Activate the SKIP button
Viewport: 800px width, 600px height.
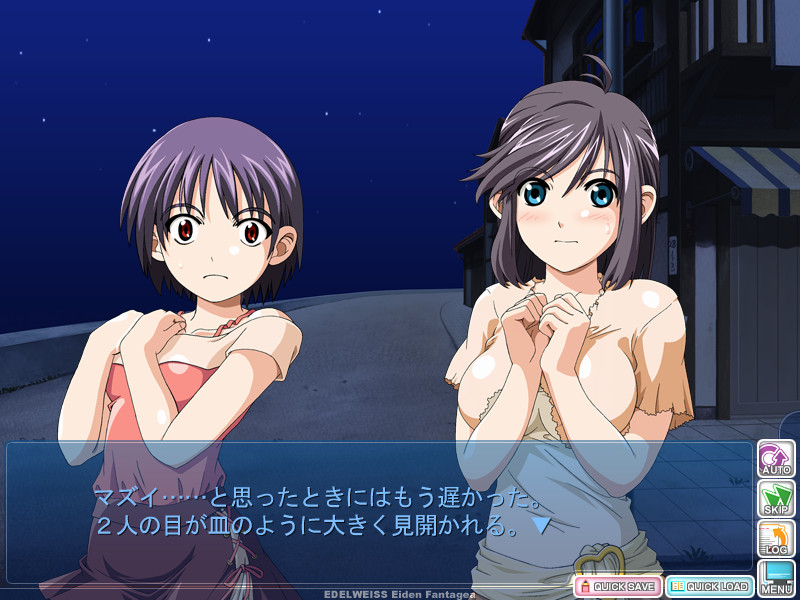pyautogui.click(x=776, y=499)
